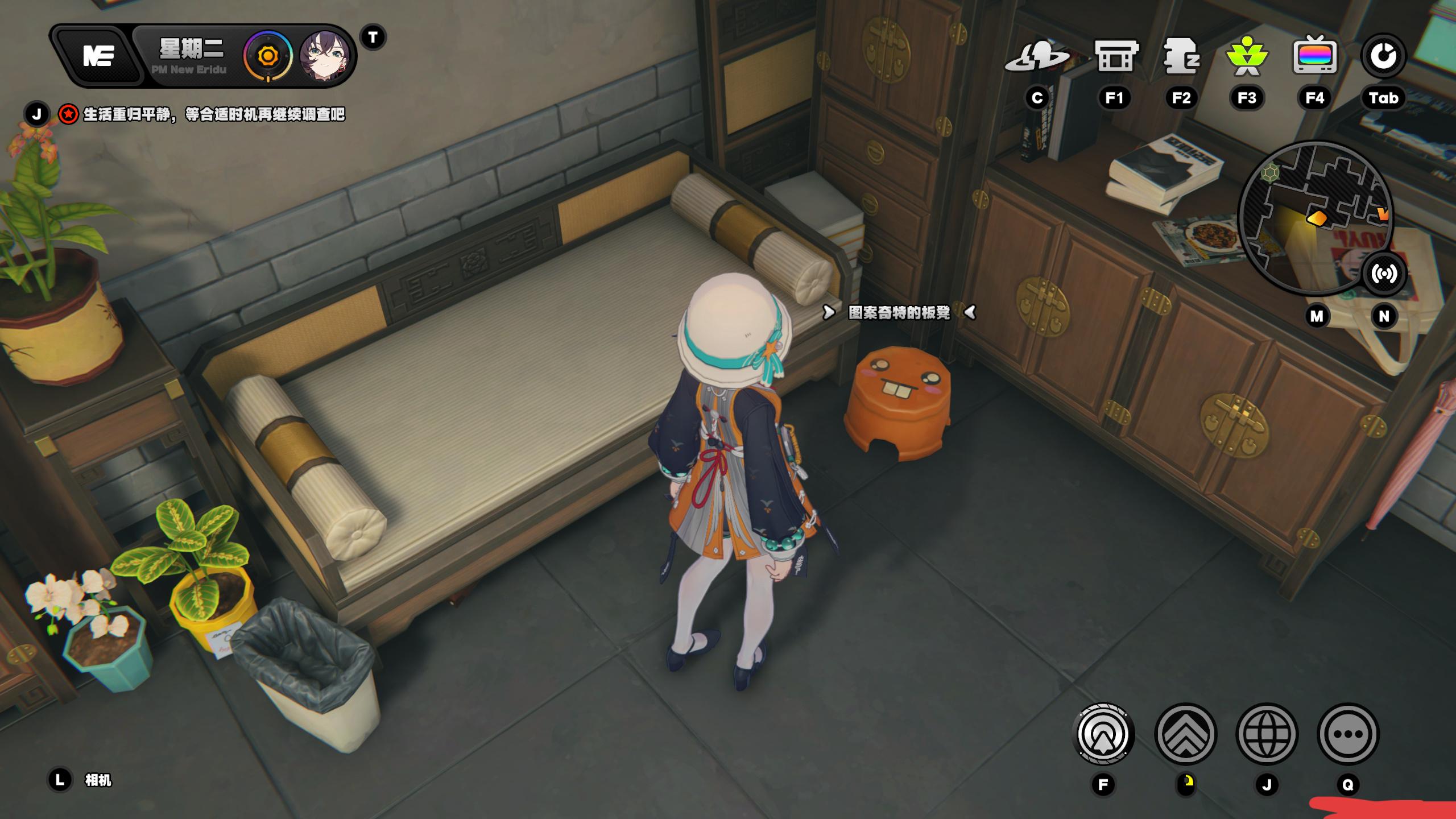Open the 相机 camera mode
This screenshot has height=819, width=1456.
98,780
